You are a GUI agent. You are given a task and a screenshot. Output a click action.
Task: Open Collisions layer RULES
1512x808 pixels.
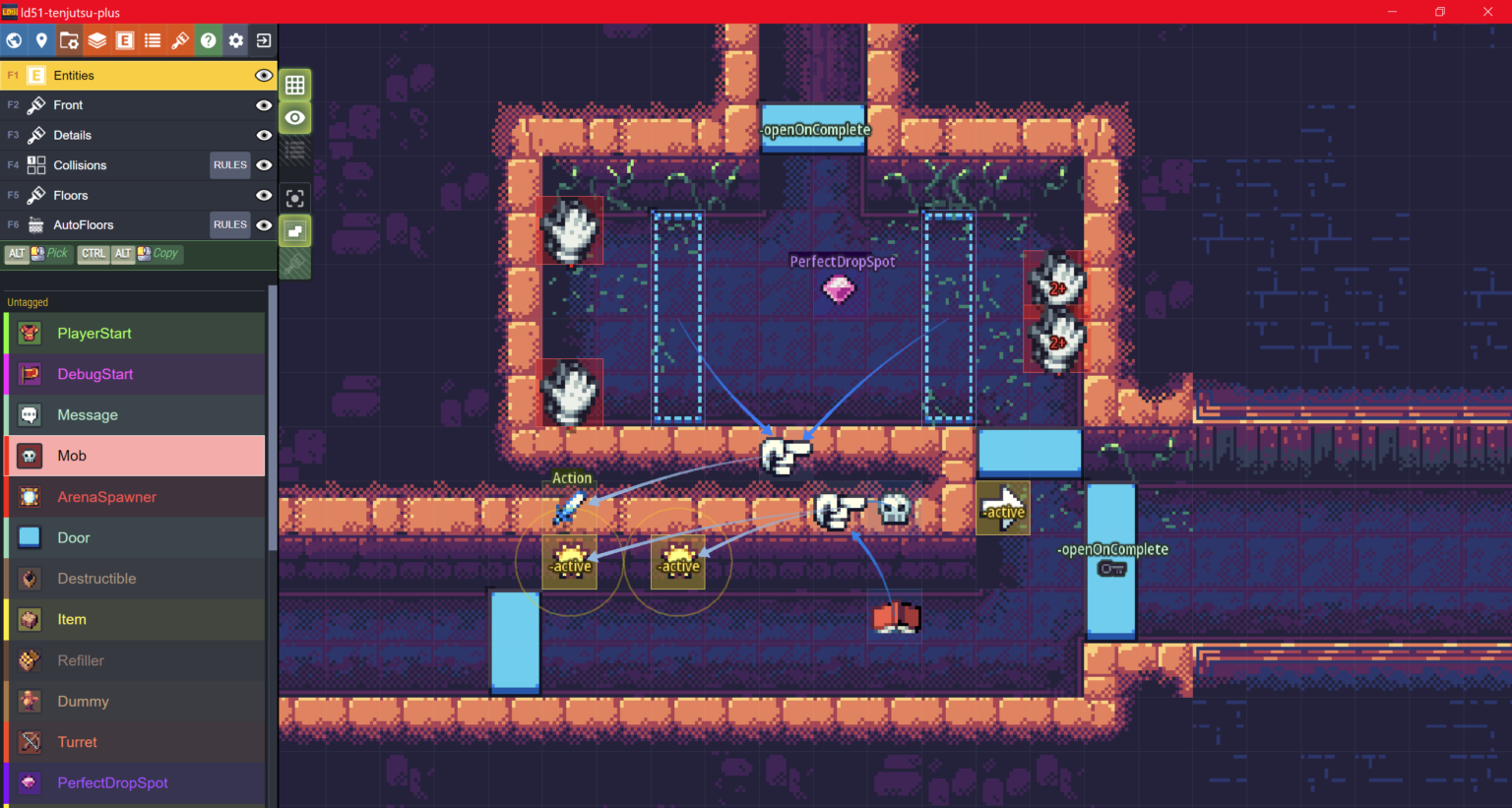pyautogui.click(x=229, y=164)
